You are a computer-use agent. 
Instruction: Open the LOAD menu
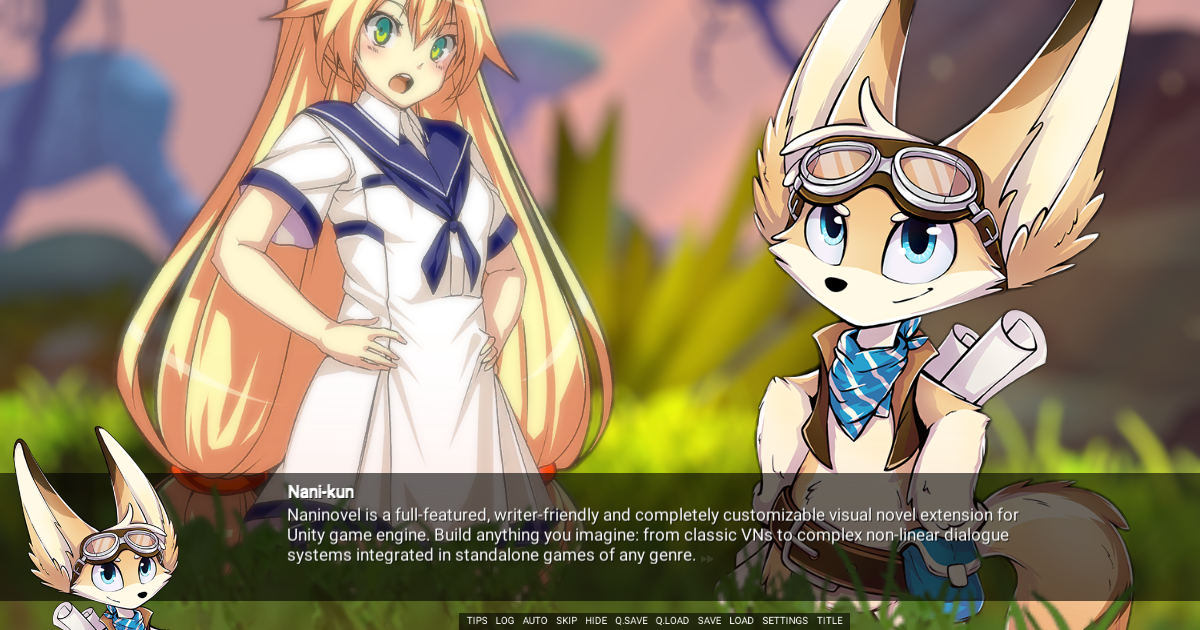tap(741, 621)
